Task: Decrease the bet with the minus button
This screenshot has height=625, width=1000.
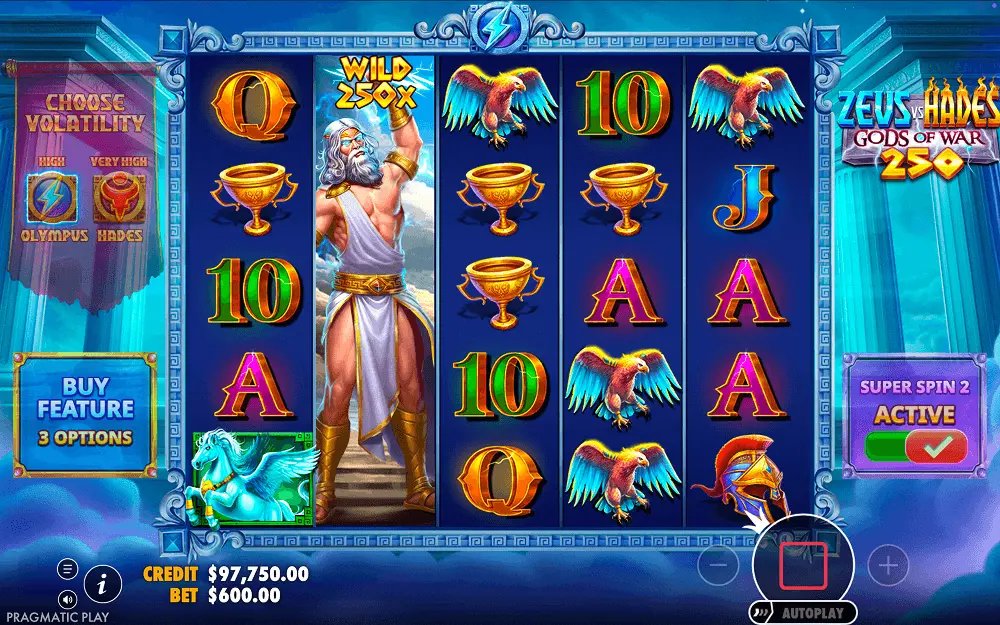Action: click(719, 567)
